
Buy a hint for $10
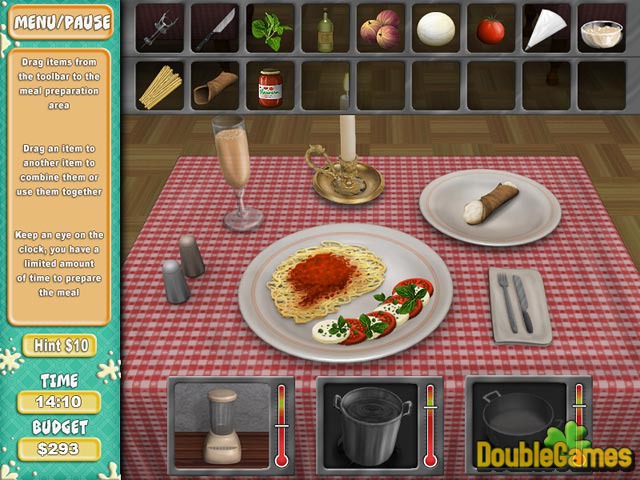[59, 345]
